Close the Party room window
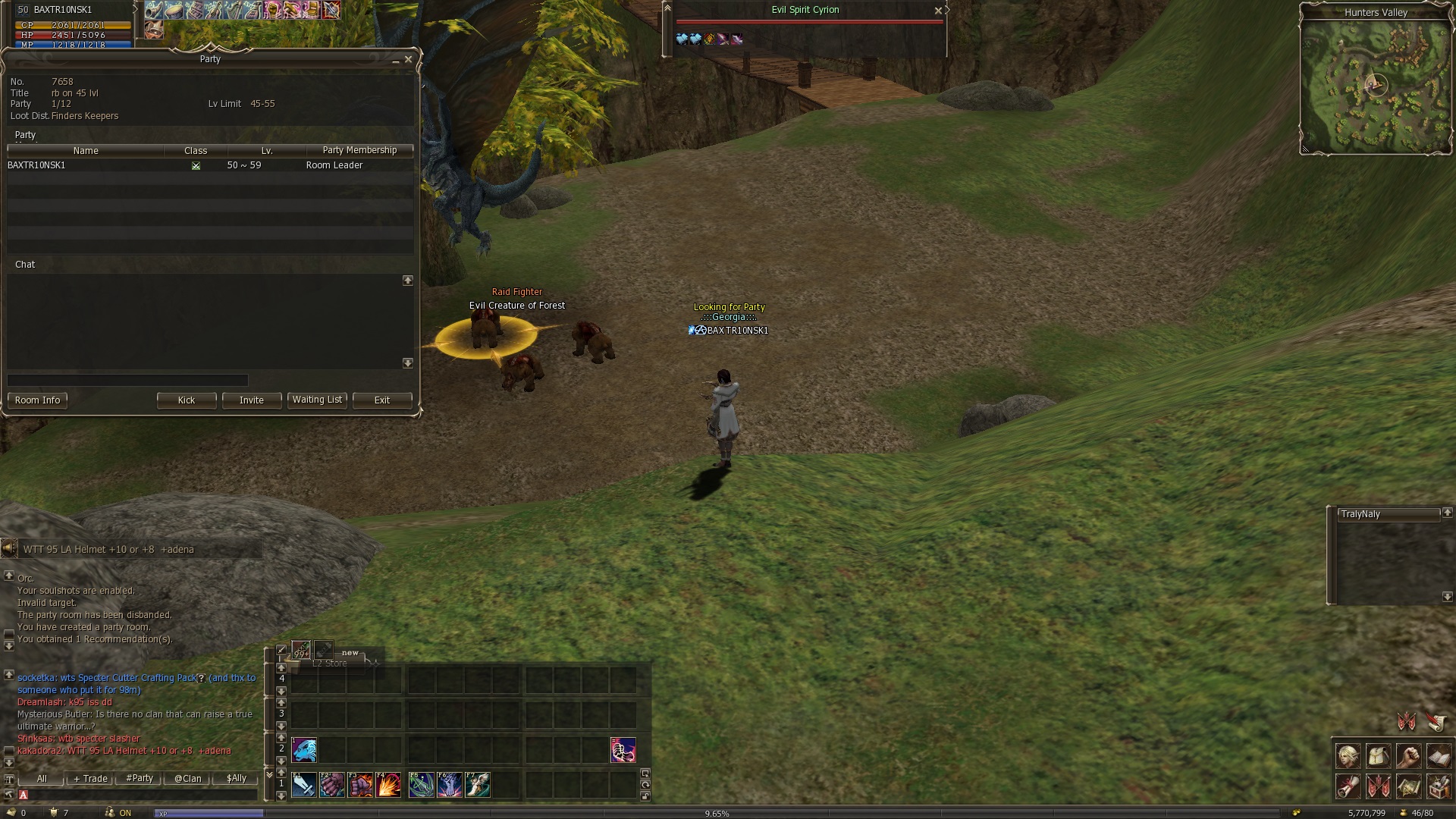 408,59
